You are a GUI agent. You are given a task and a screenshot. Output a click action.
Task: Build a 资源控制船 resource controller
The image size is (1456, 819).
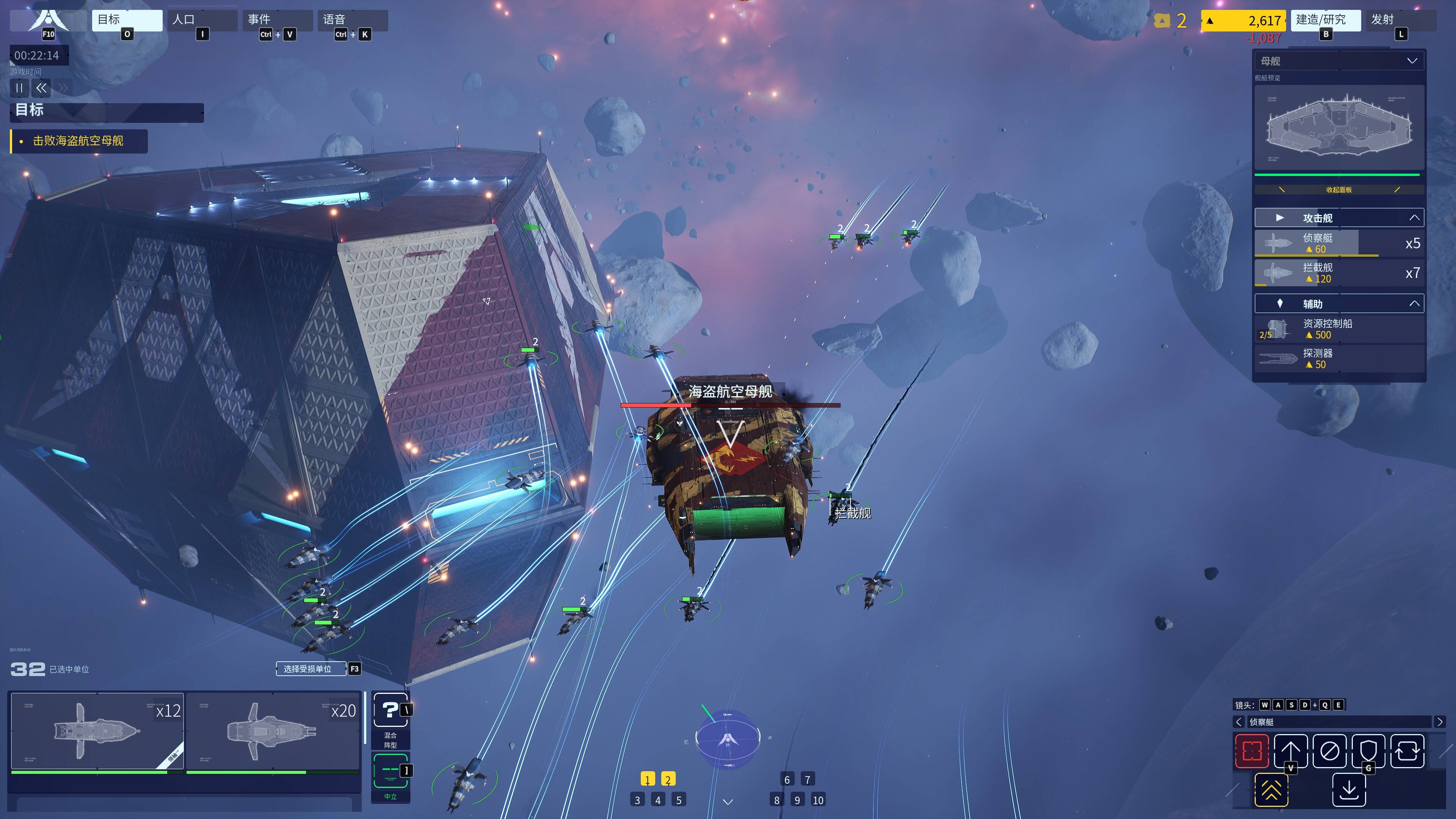click(x=1338, y=329)
